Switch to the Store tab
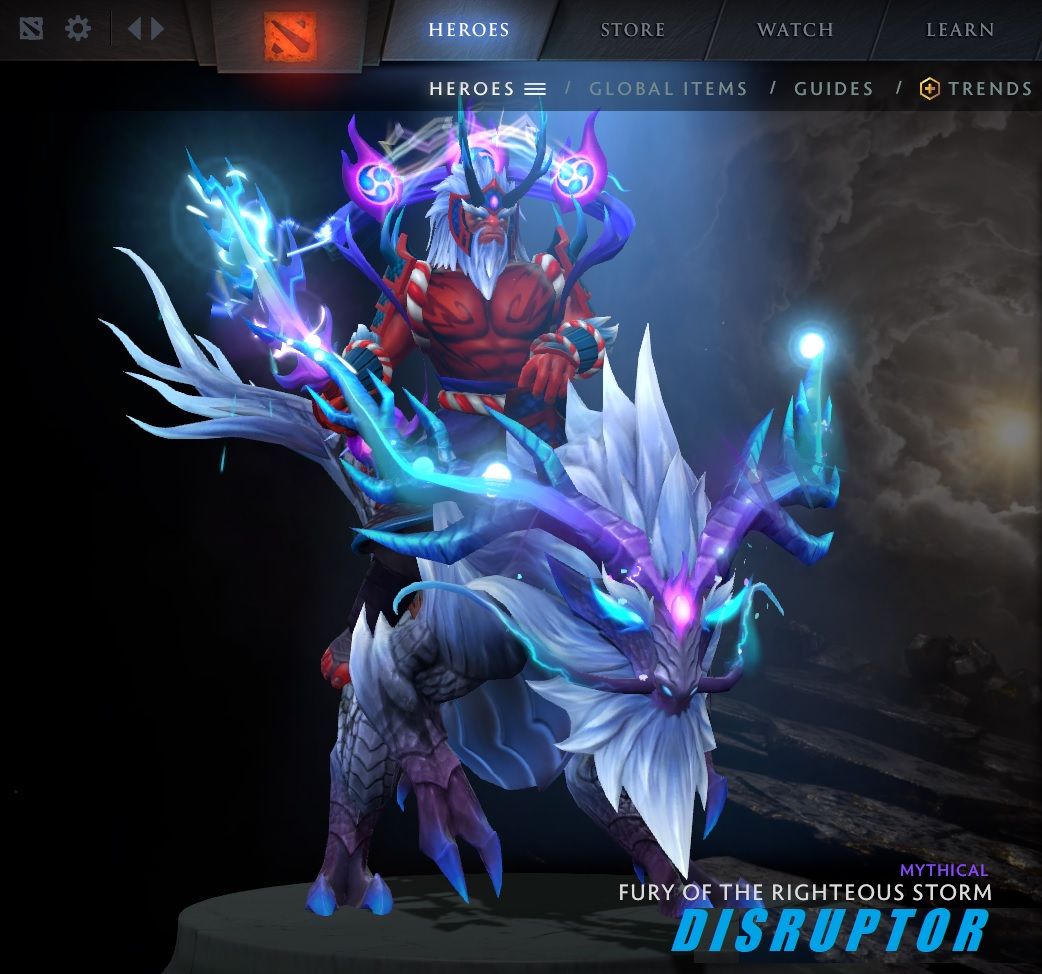The width and height of the screenshot is (1042, 974). coord(632,30)
